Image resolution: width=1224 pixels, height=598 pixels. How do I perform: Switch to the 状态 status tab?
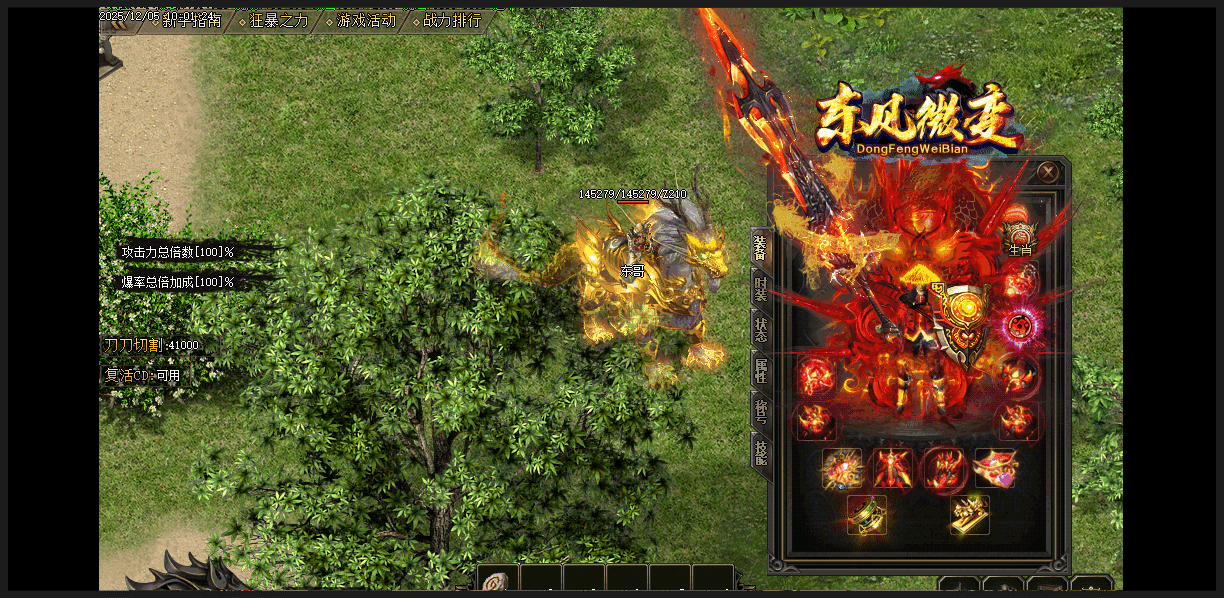click(x=761, y=329)
